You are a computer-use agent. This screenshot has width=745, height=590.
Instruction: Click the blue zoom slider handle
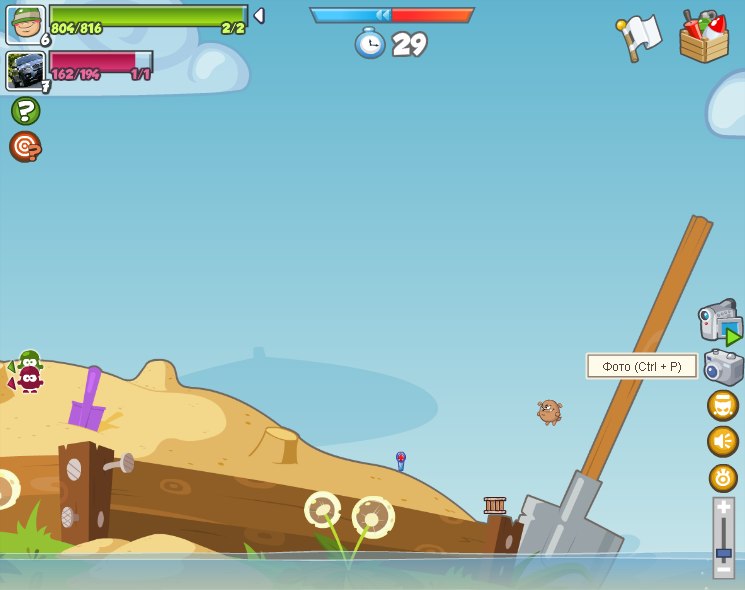point(724,553)
